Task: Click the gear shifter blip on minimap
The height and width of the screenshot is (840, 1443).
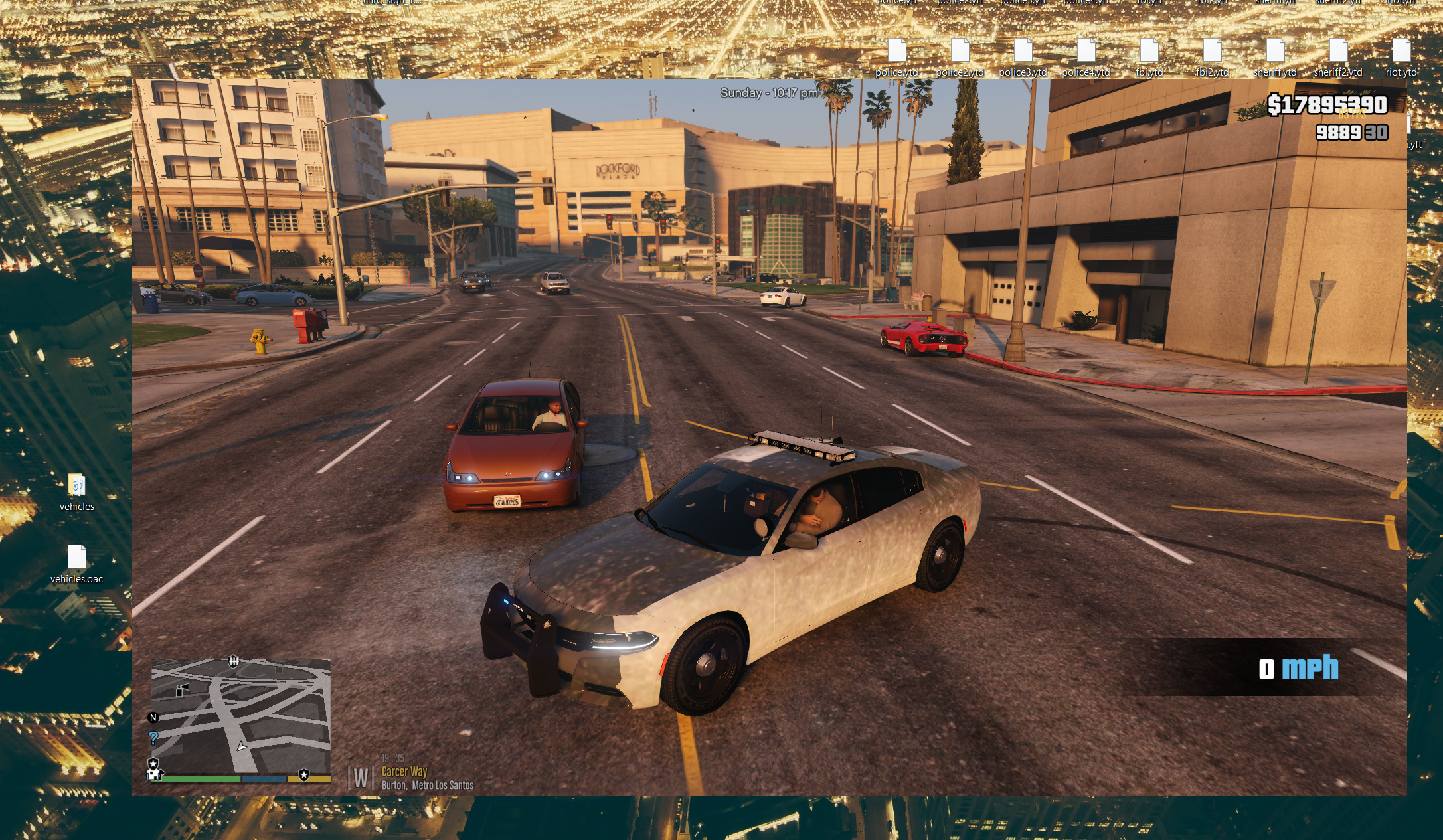Action: pyautogui.click(x=234, y=661)
